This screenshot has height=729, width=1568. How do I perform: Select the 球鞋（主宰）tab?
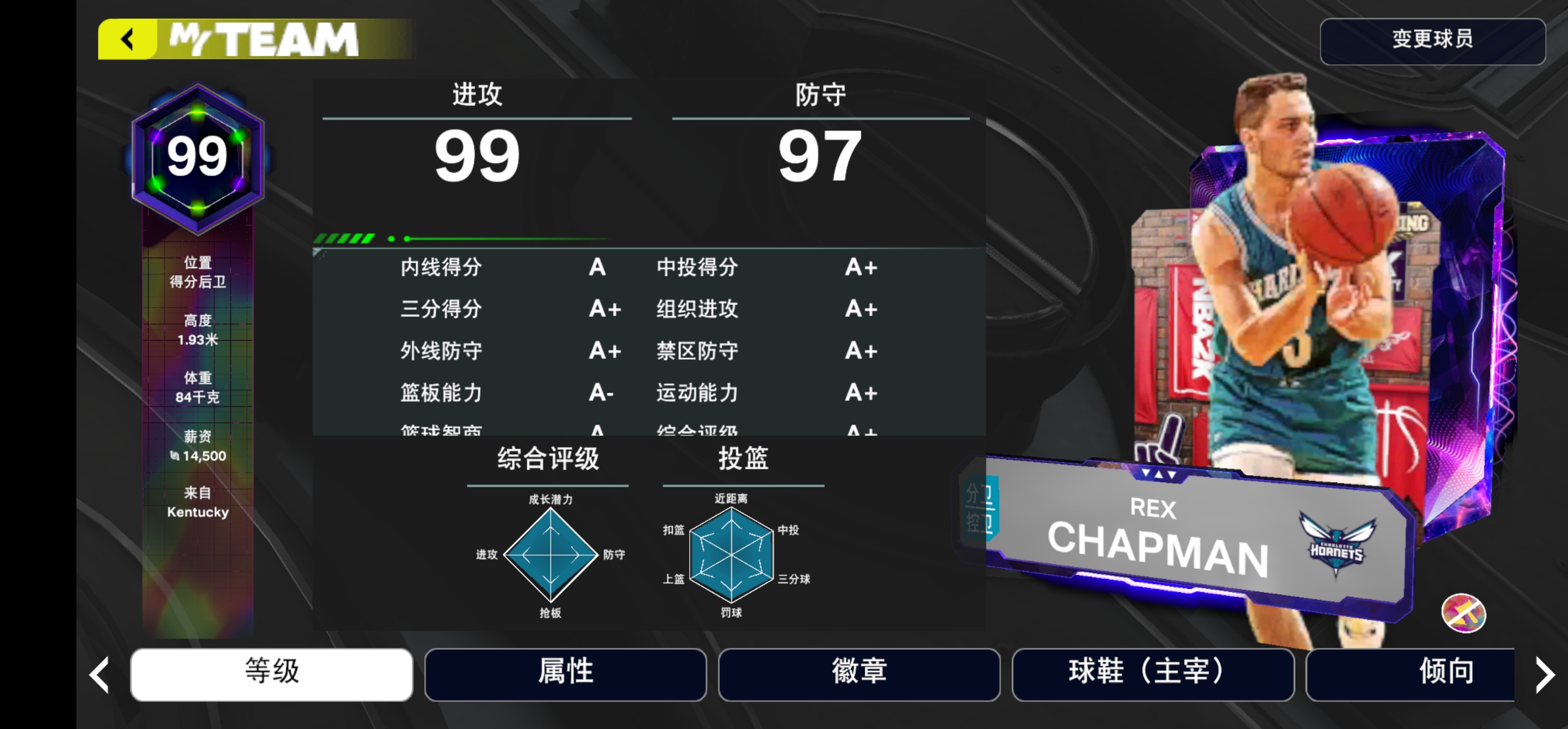pyautogui.click(x=1152, y=673)
